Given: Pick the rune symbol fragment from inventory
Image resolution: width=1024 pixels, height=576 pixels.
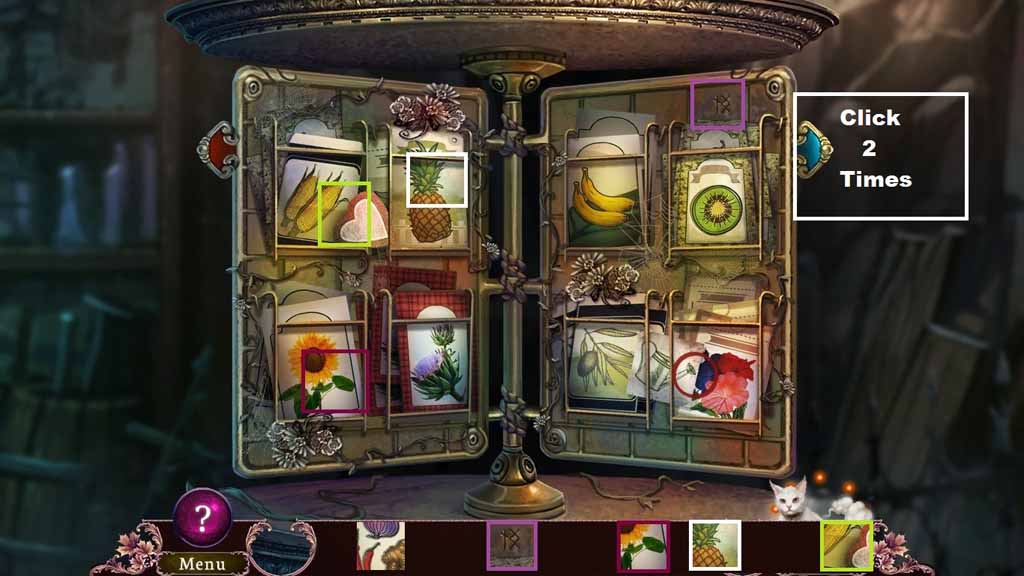Looking at the screenshot, I should point(512,546).
